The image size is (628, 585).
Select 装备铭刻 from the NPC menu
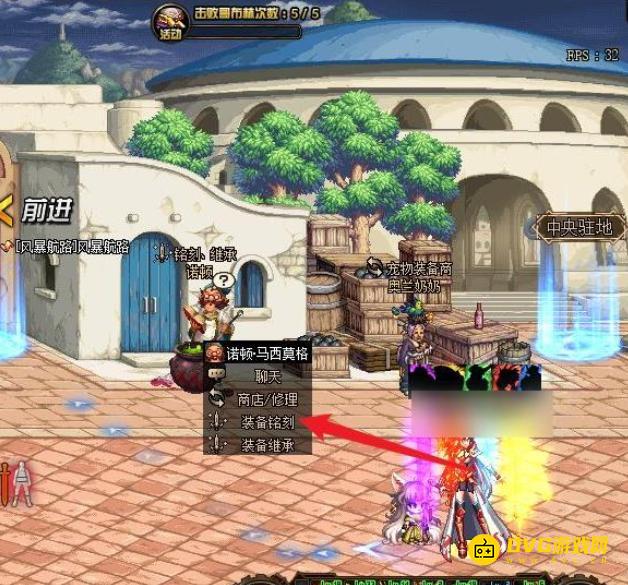pos(266,421)
